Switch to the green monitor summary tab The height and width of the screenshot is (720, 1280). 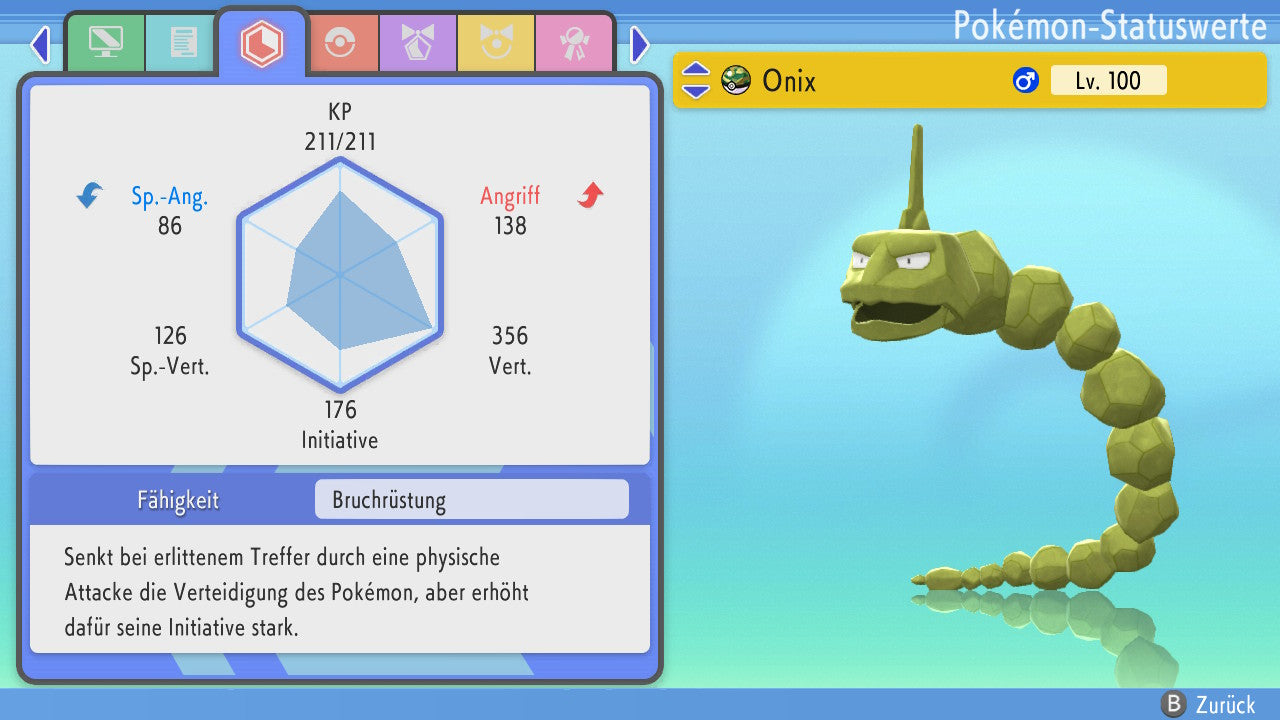pyautogui.click(x=106, y=43)
